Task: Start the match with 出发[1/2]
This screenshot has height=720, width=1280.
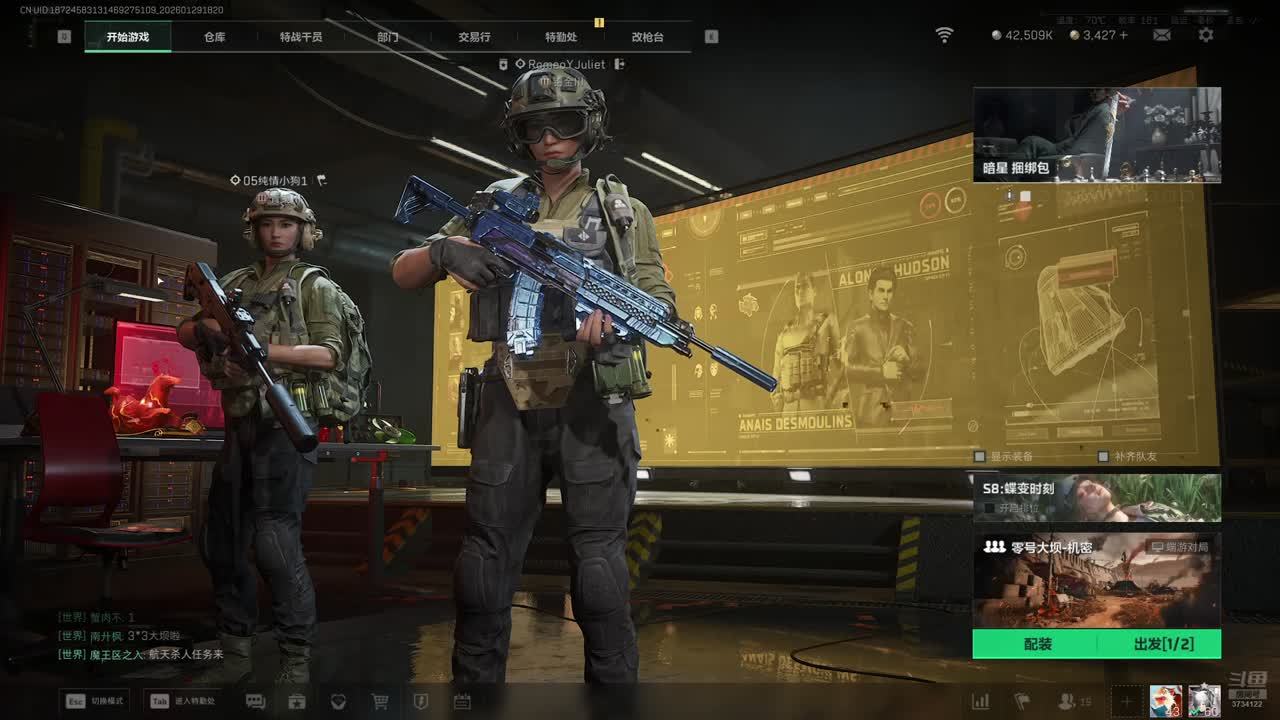Action: pyautogui.click(x=1163, y=644)
